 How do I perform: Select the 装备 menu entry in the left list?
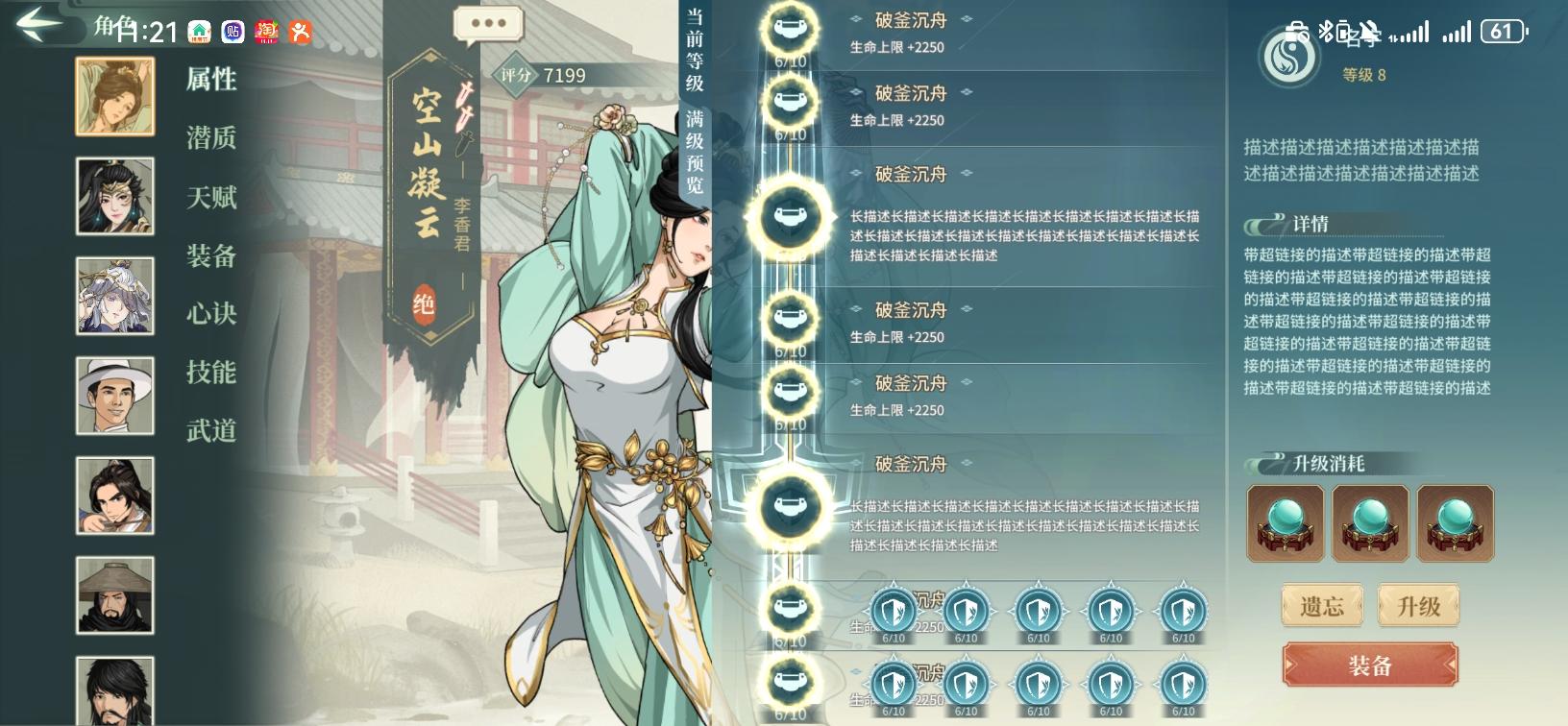point(212,256)
